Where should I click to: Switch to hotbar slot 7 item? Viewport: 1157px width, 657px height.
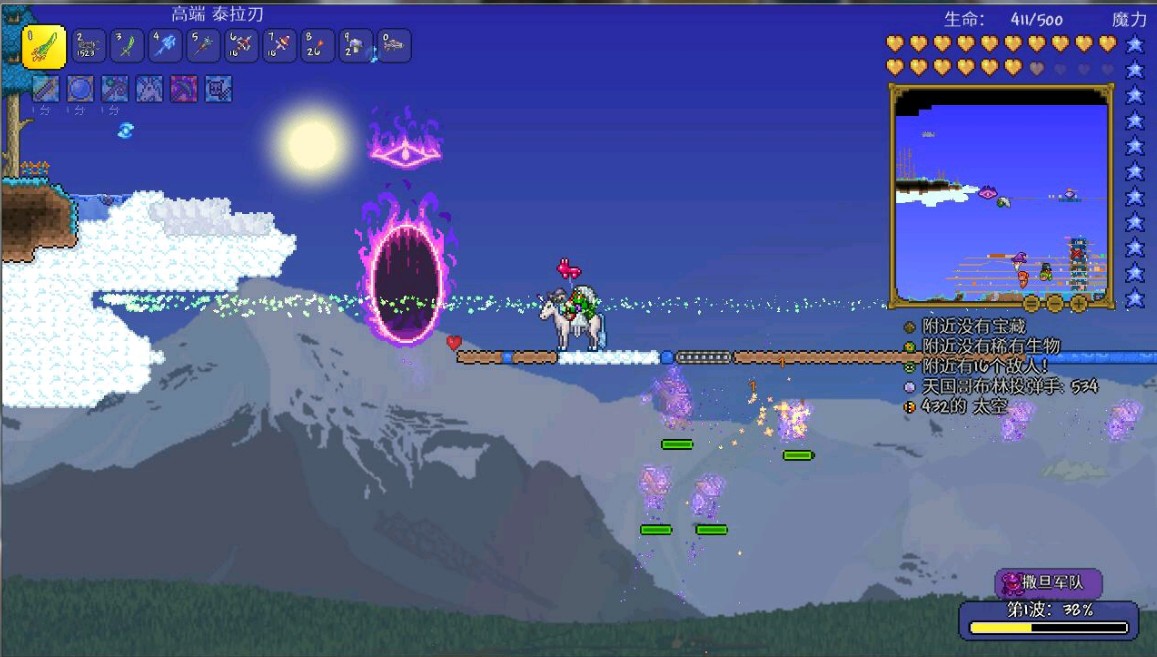[279, 46]
